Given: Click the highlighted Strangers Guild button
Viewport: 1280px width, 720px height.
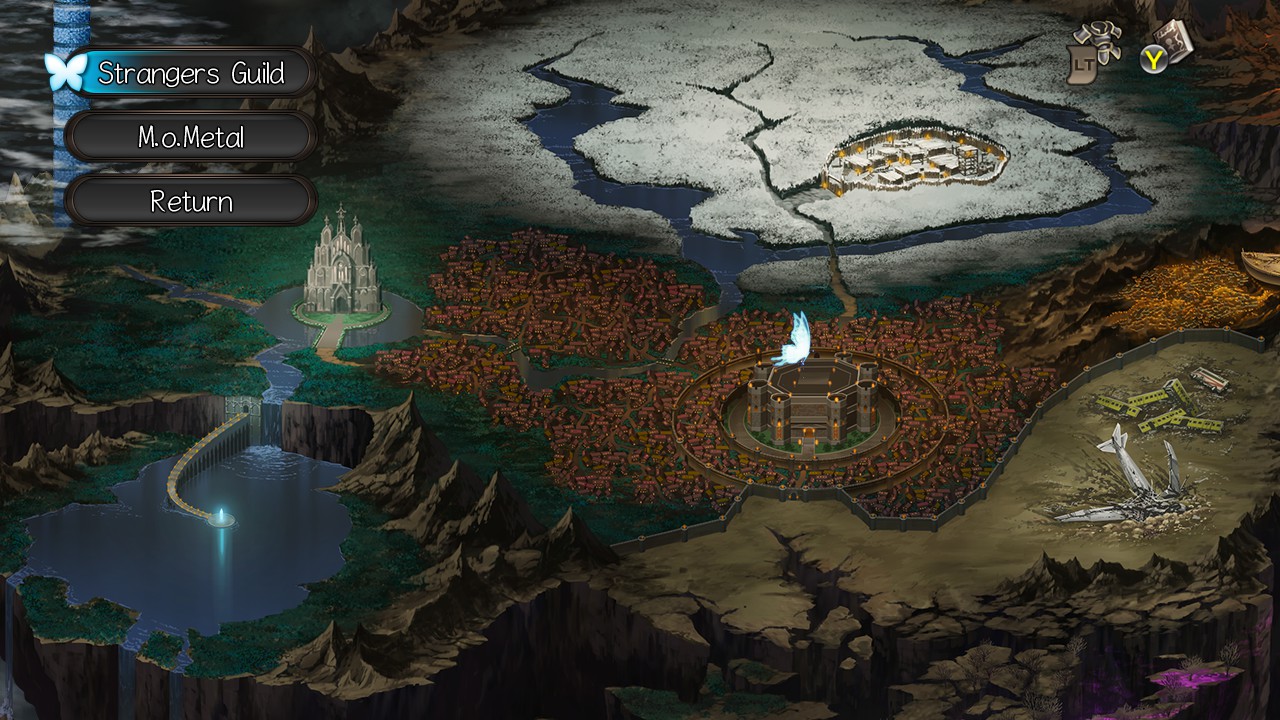Looking at the screenshot, I should click(190, 73).
